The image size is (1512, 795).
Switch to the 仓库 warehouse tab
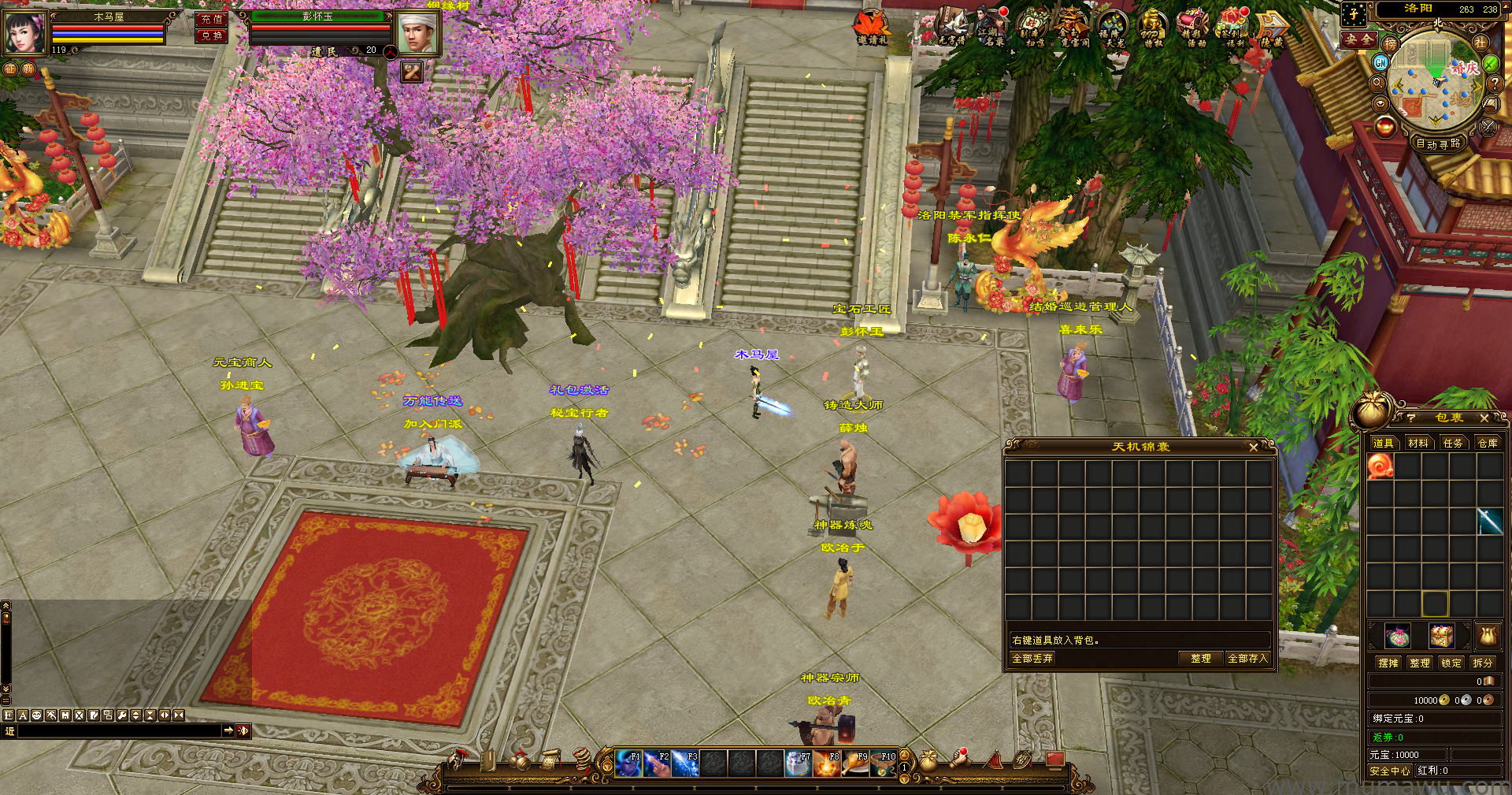1487,444
